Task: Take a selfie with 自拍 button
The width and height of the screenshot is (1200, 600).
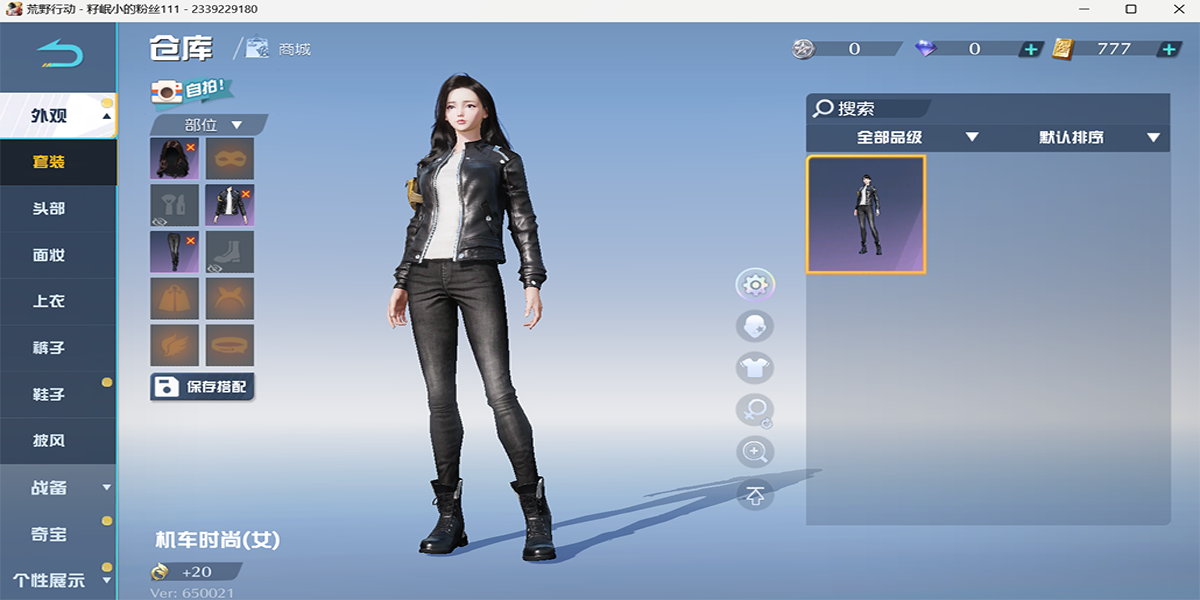Action: point(188,90)
